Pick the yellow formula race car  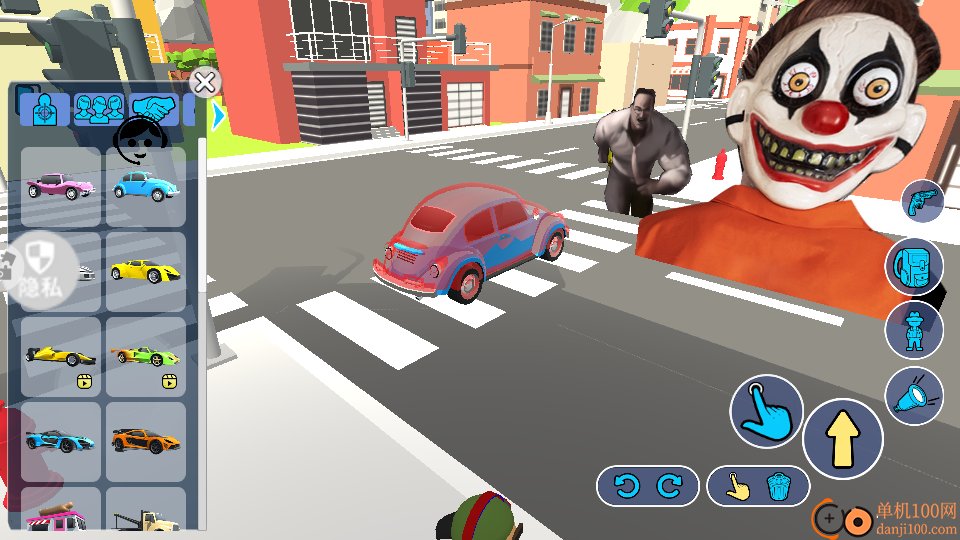click(61, 357)
